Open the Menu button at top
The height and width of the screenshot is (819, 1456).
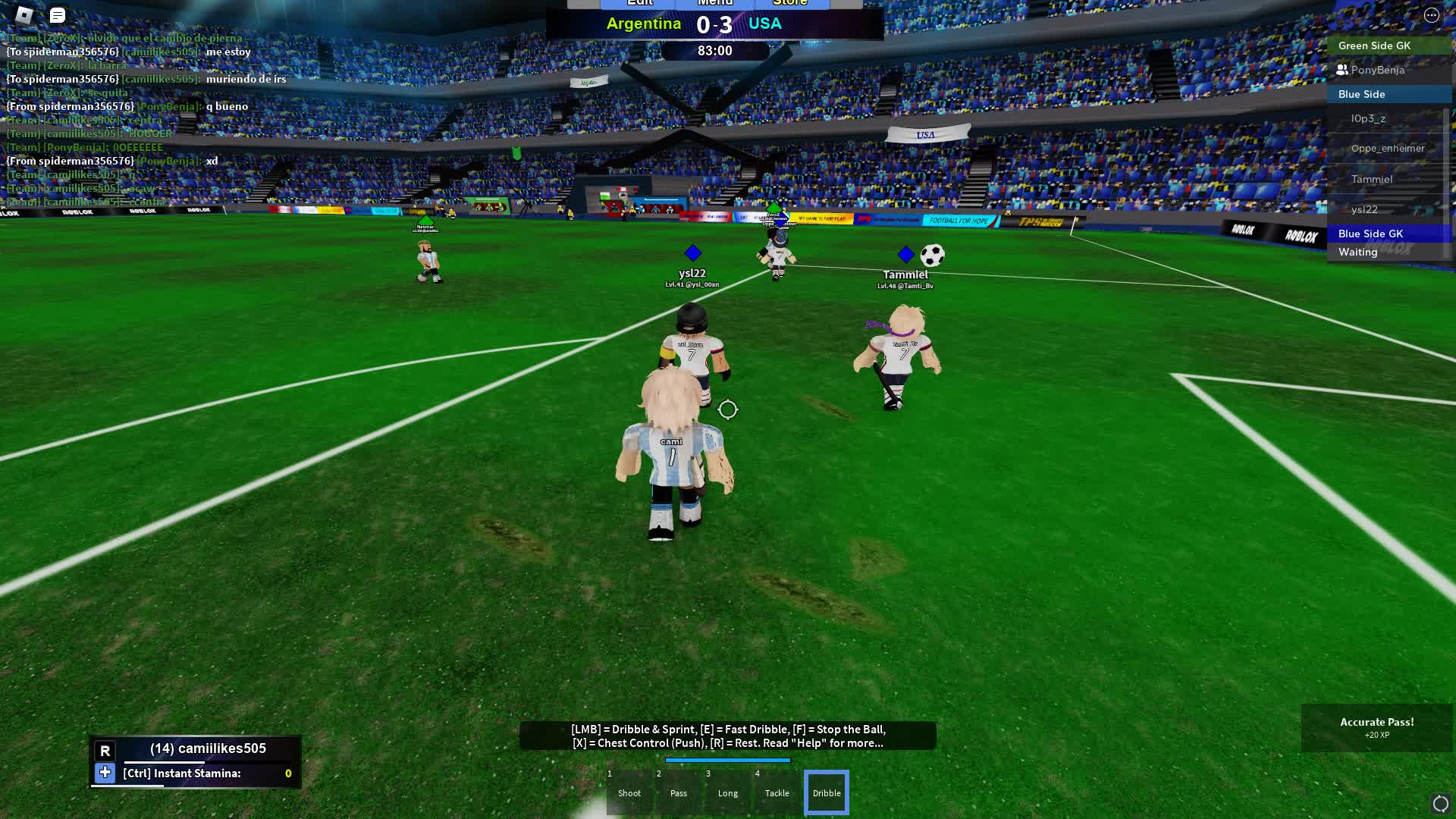point(715,4)
